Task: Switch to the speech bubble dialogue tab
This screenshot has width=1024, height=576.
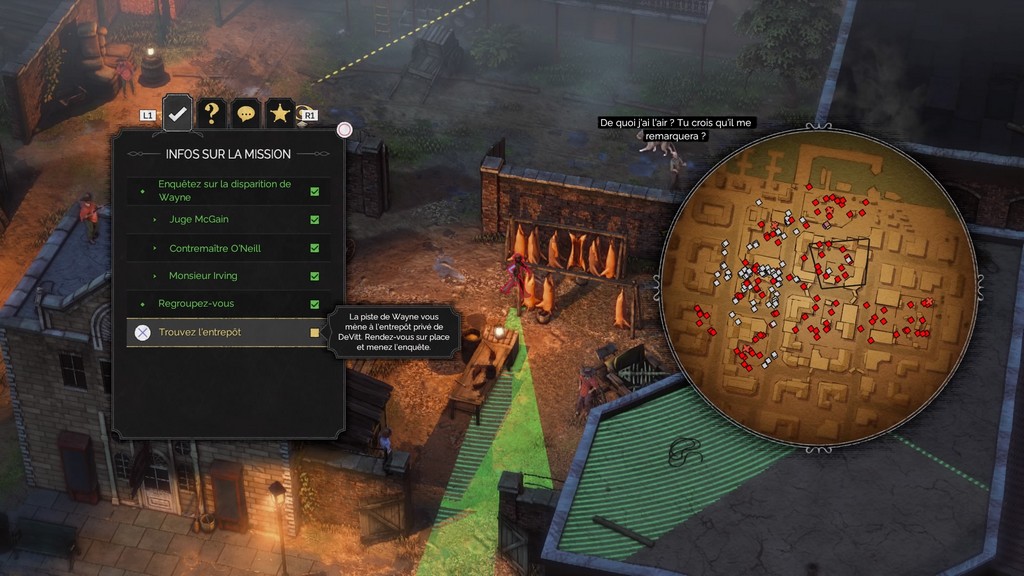Action: click(246, 114)
